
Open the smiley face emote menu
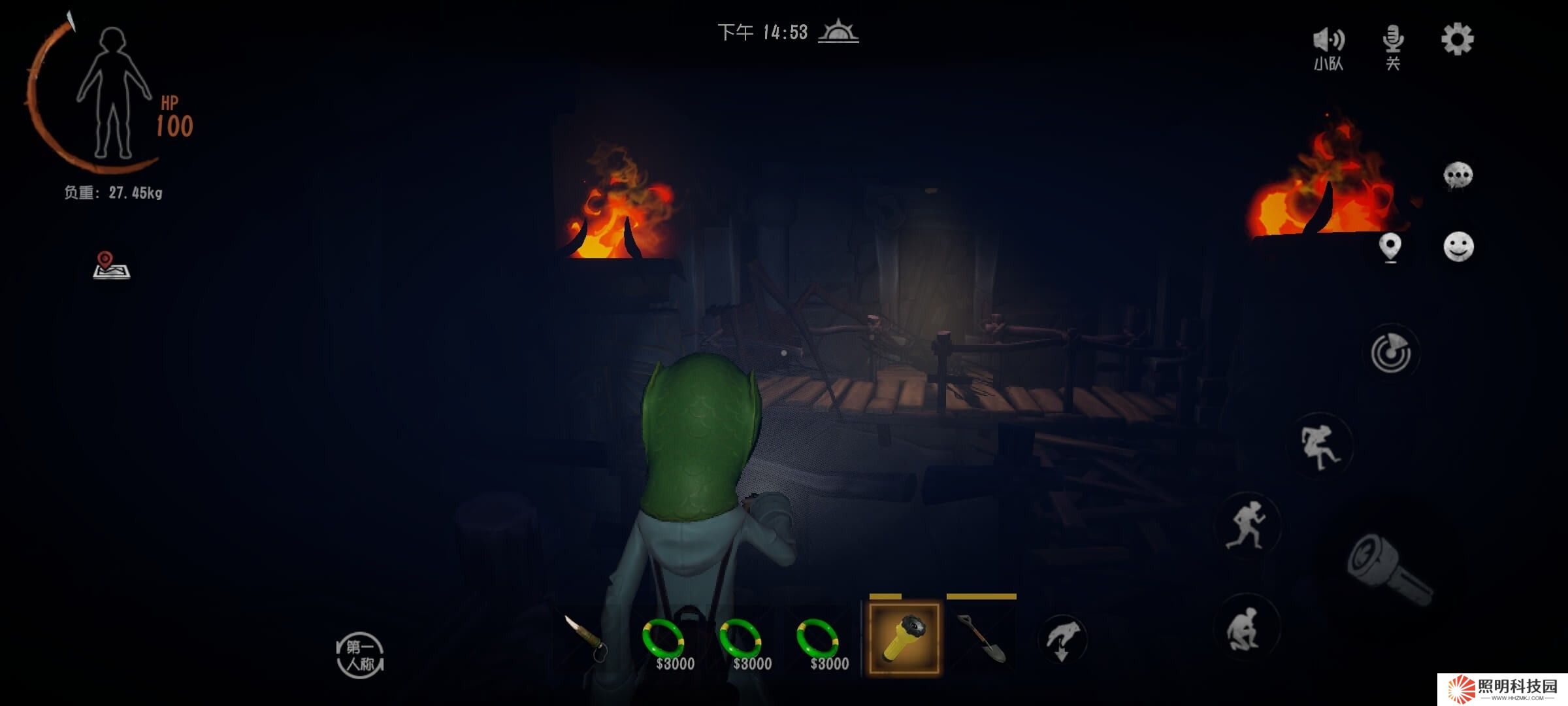tap(1458, 247)
